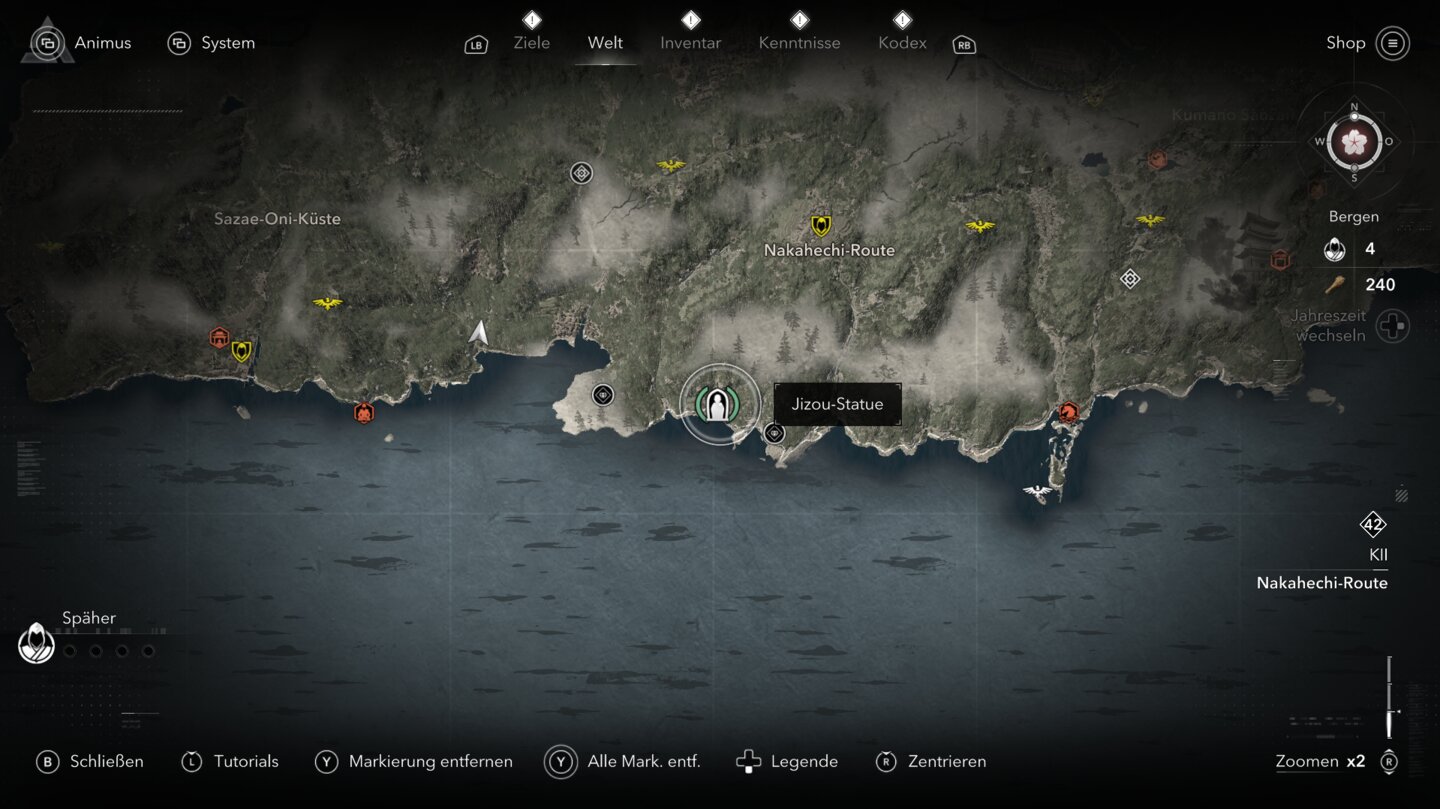Image resolution: width=1440 pixels, height=809 pixels.
Task: Close the map with Schließen
Action: tap(90, 761)
